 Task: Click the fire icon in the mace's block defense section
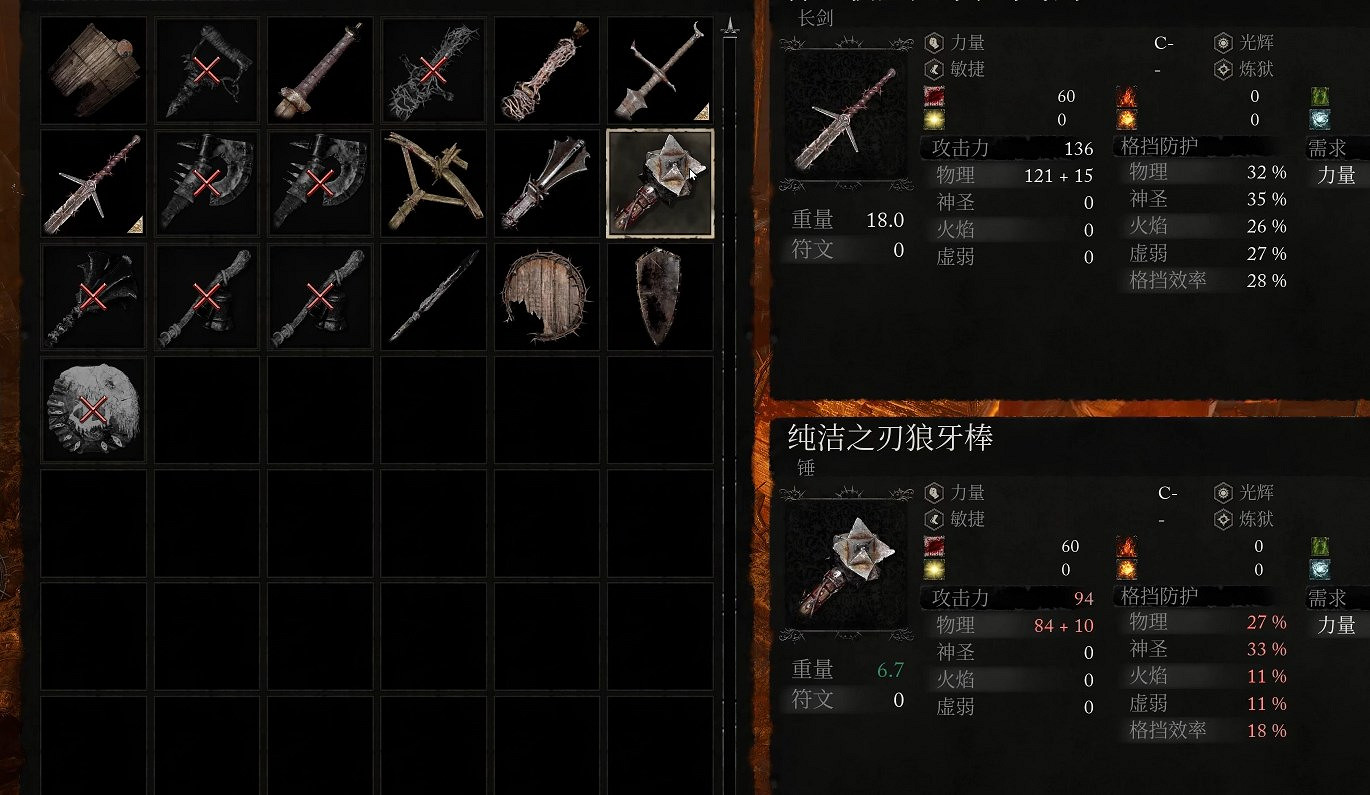click(1126, 546)
